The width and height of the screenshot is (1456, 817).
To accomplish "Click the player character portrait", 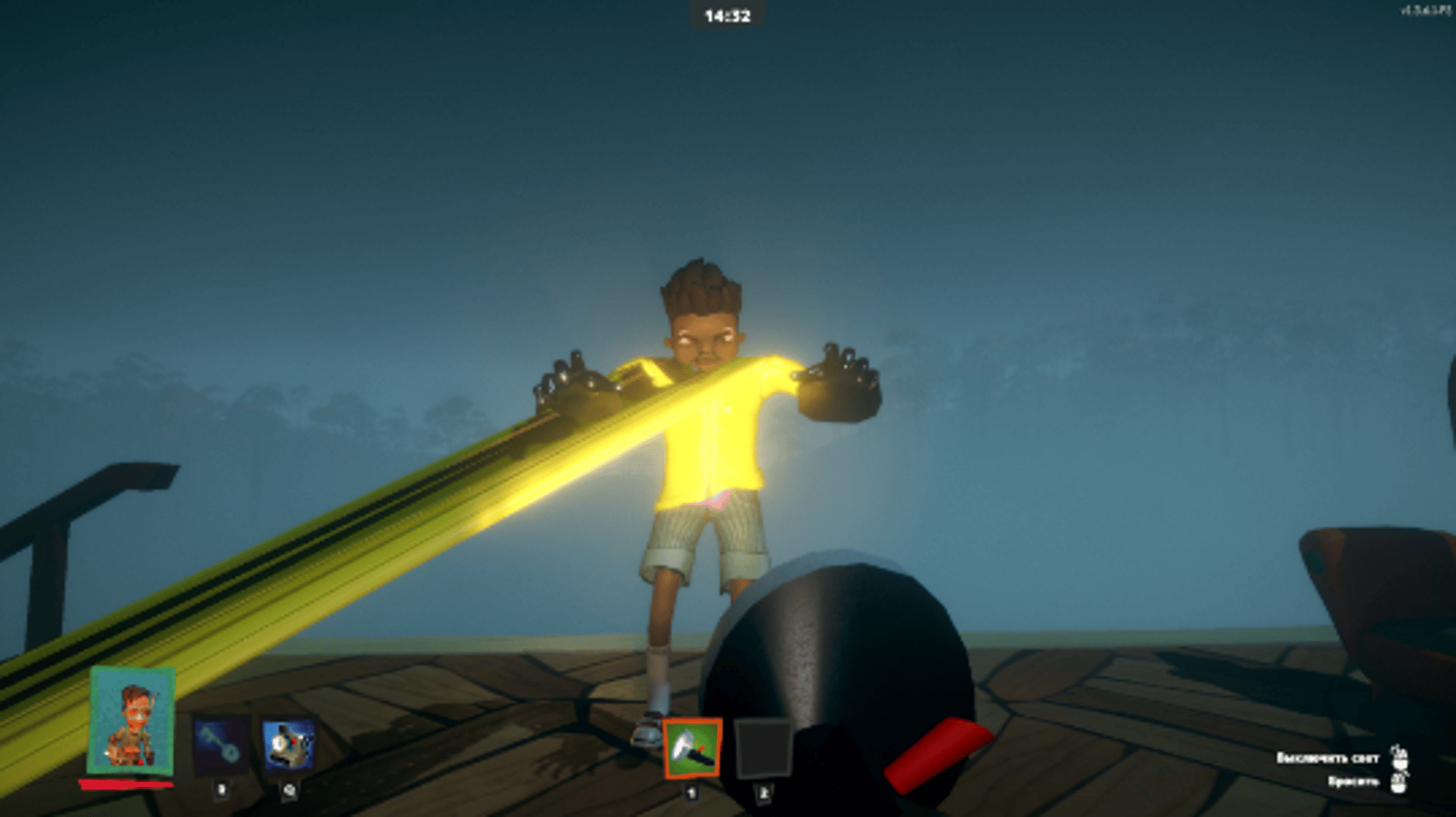I will [x=131, y=721].
